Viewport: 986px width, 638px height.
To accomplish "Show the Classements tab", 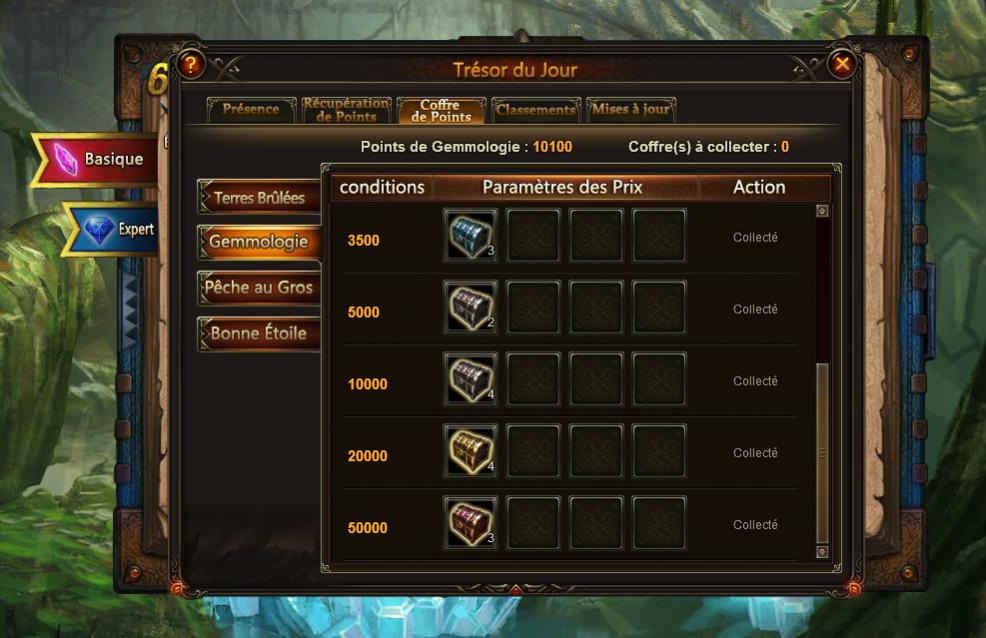I will (x=535, y=110).
